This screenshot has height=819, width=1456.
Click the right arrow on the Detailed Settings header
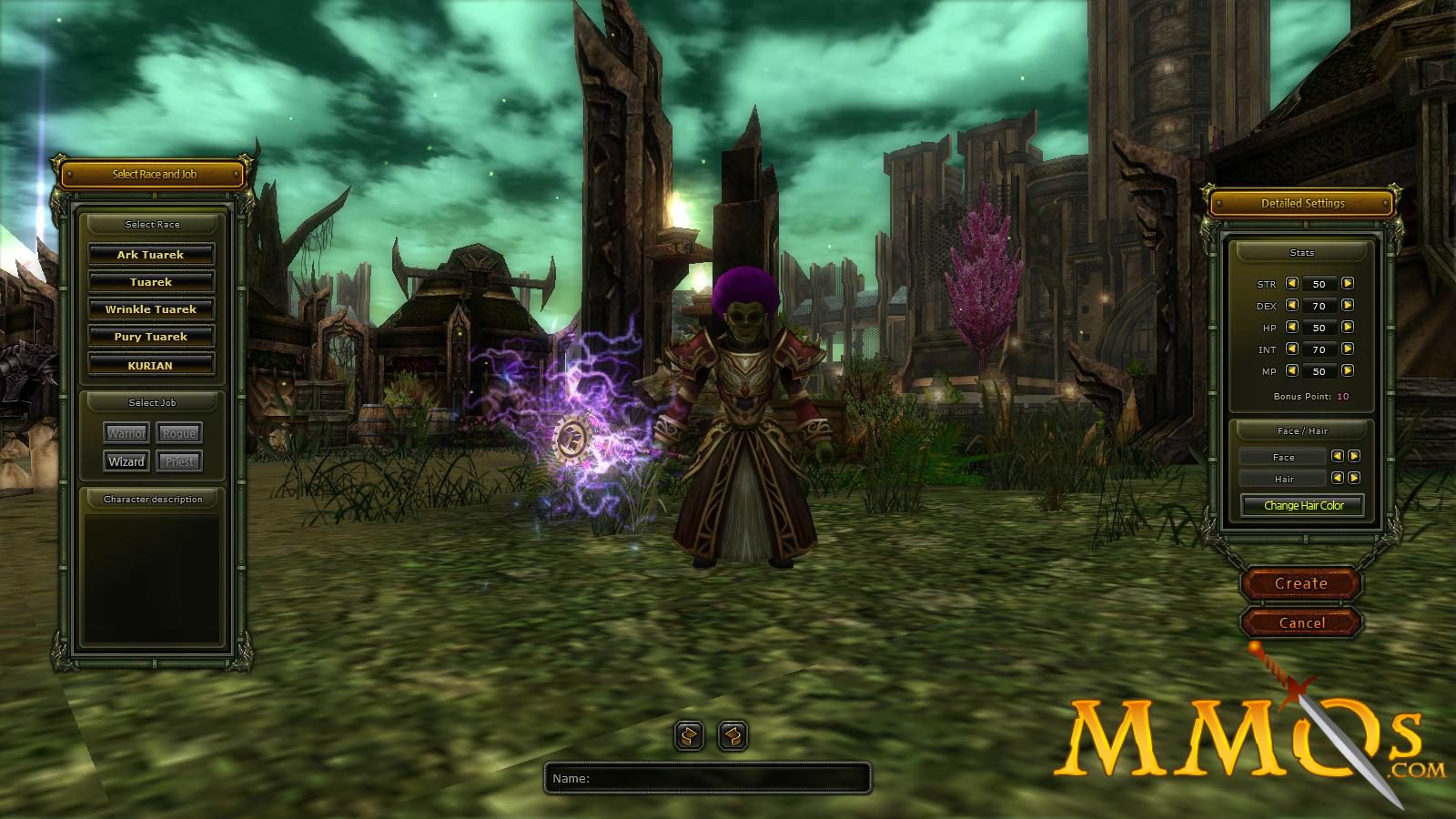(1386, 203)
